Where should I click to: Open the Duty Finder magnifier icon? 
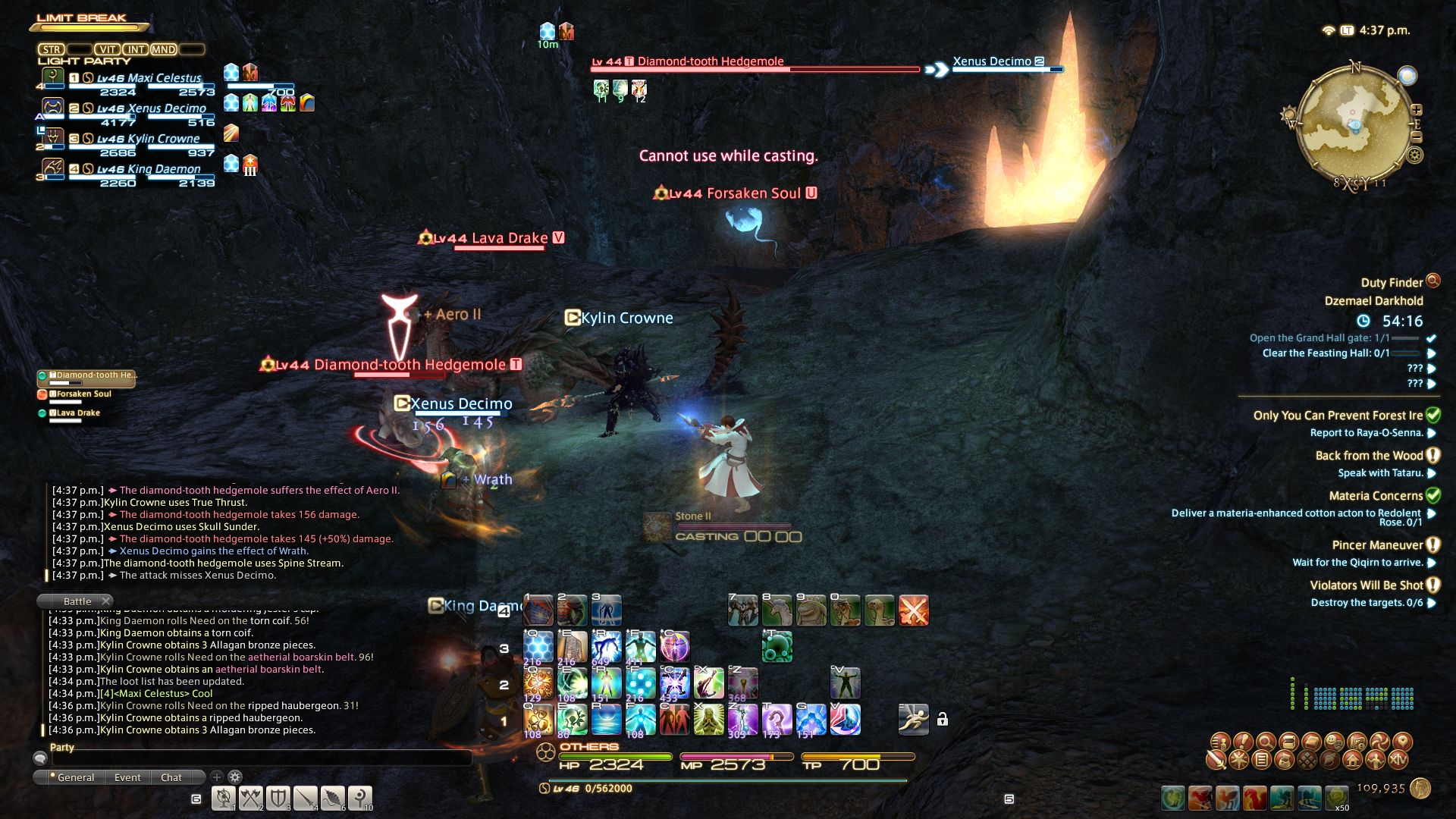point(1432,281)
